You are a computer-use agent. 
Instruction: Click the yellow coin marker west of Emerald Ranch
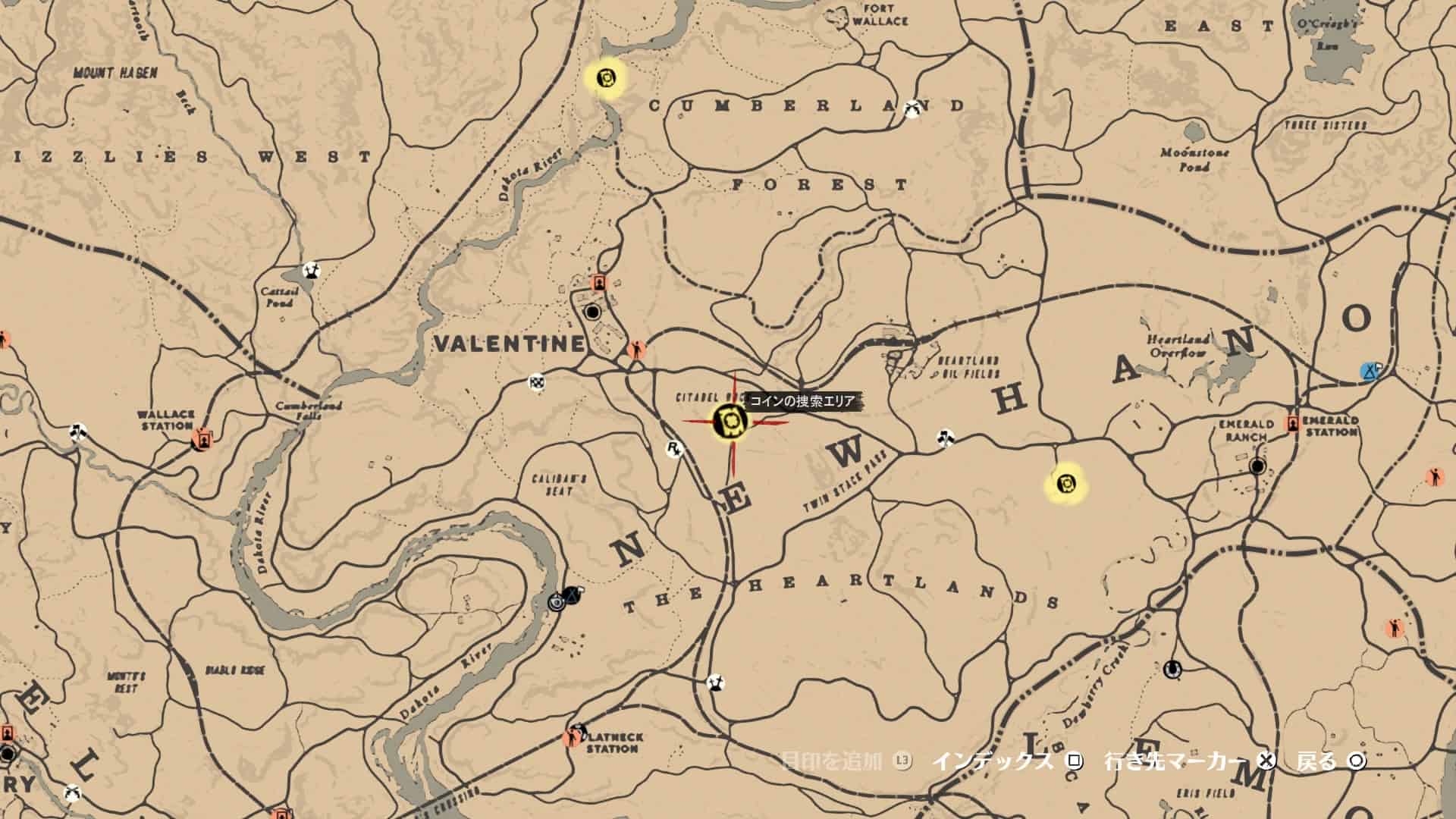coord(1066,482)
